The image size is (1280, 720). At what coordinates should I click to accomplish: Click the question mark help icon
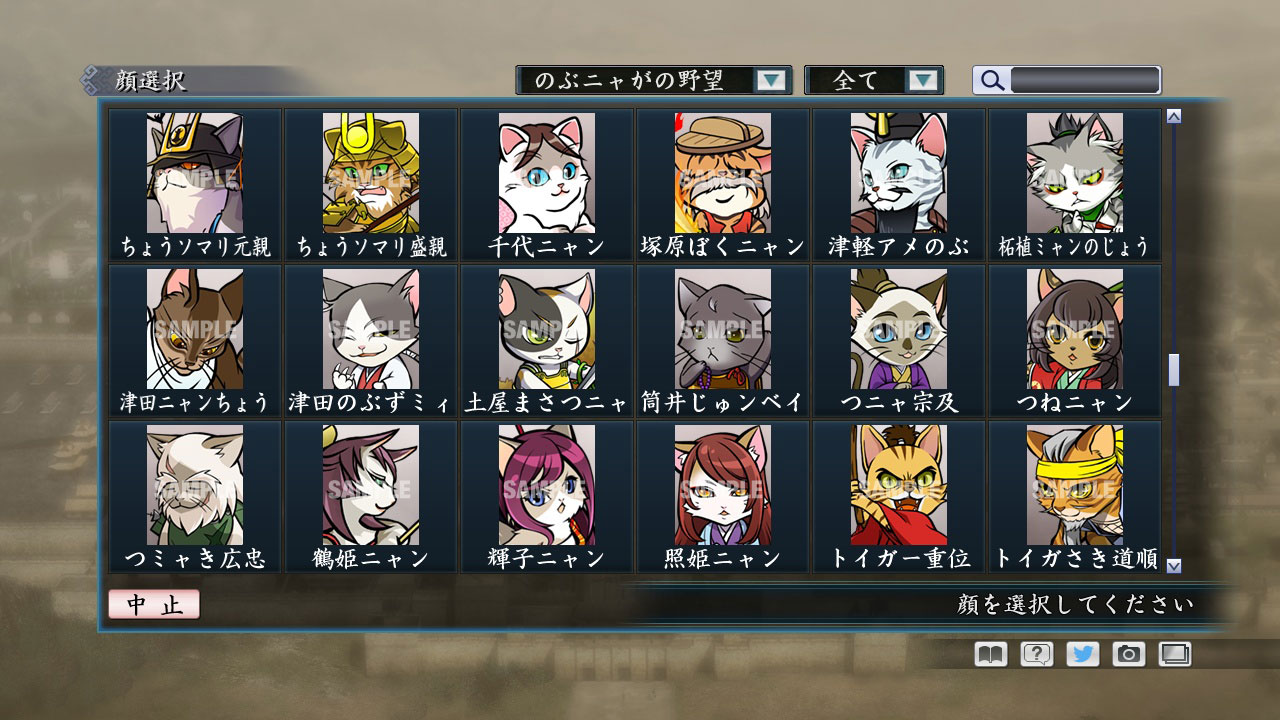[x=1037, y=654]
